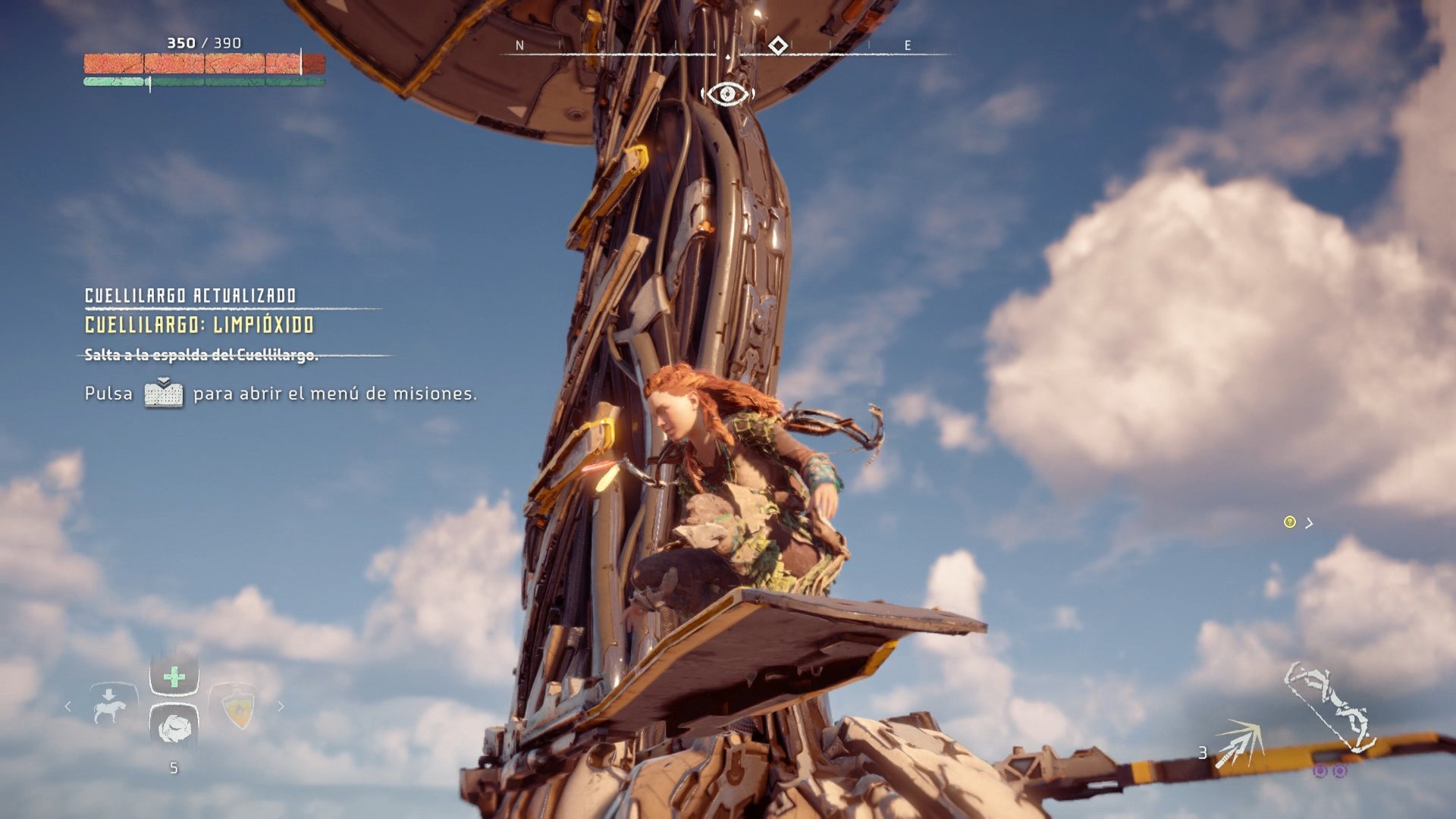1456x819 pixels.
Task: Cycle left with the wheel's left arrow
Action: 68,707
